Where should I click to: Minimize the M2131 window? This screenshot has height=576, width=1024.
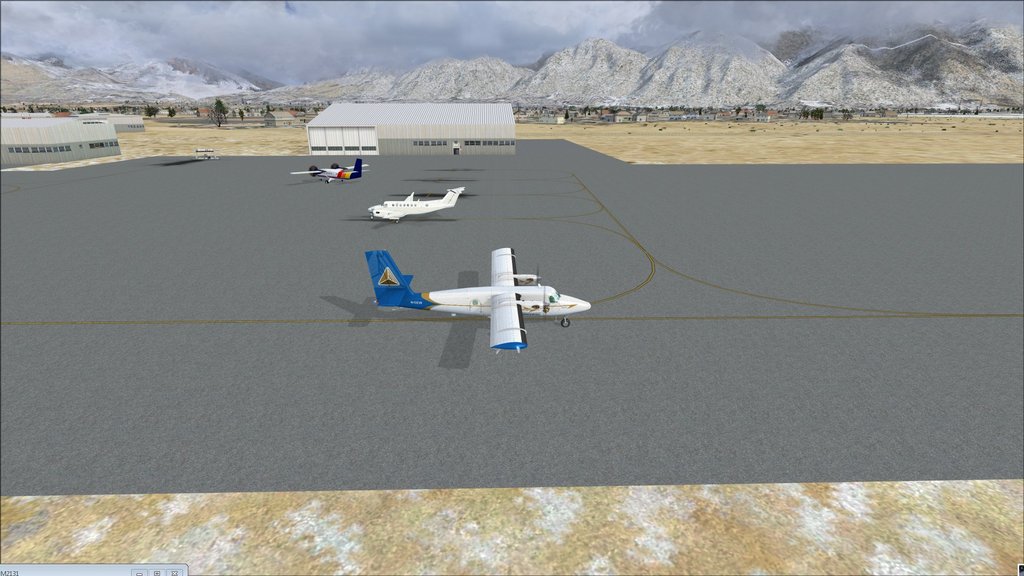[138, 573]
